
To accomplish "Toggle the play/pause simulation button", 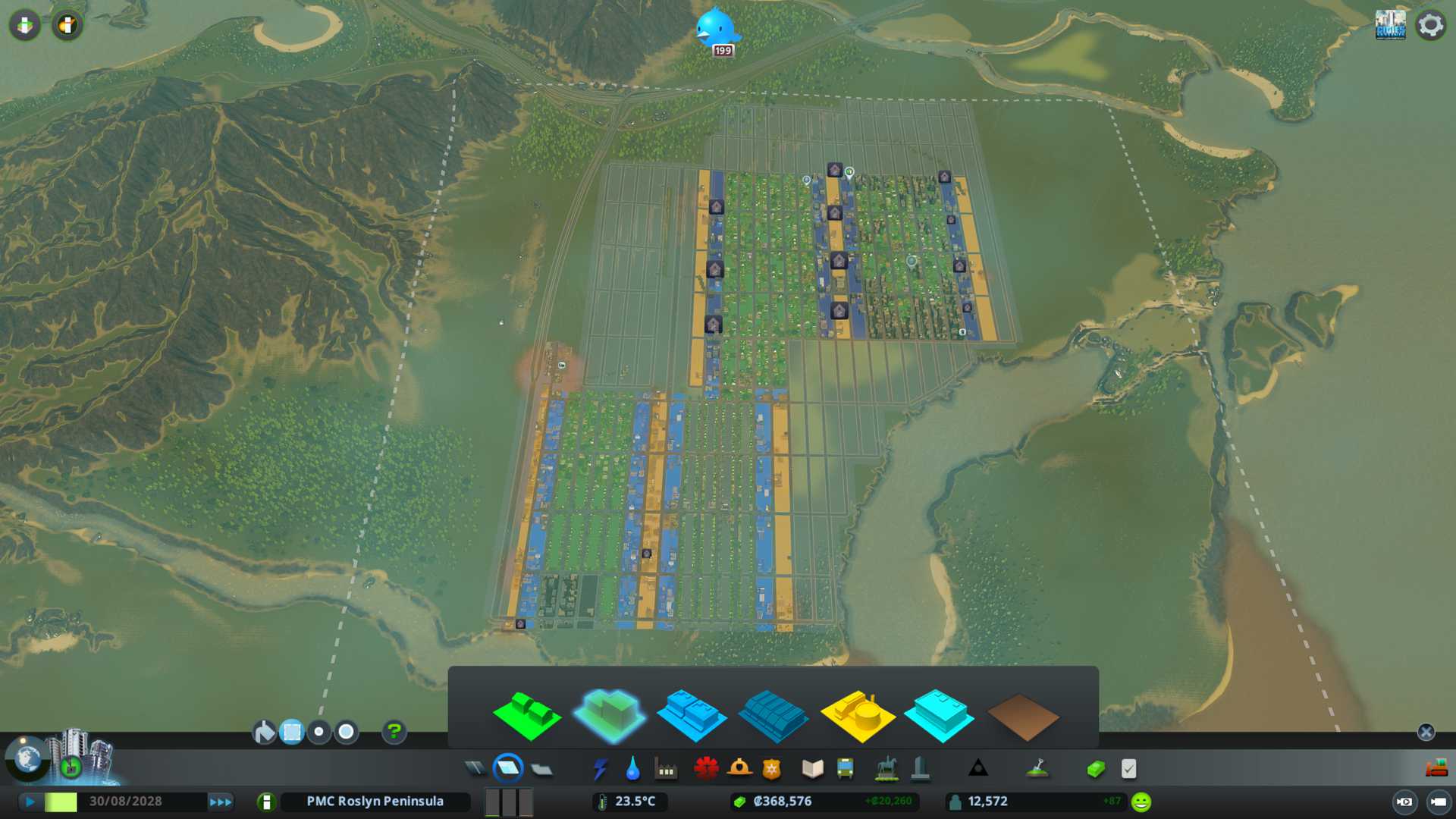I will (30, 802).
